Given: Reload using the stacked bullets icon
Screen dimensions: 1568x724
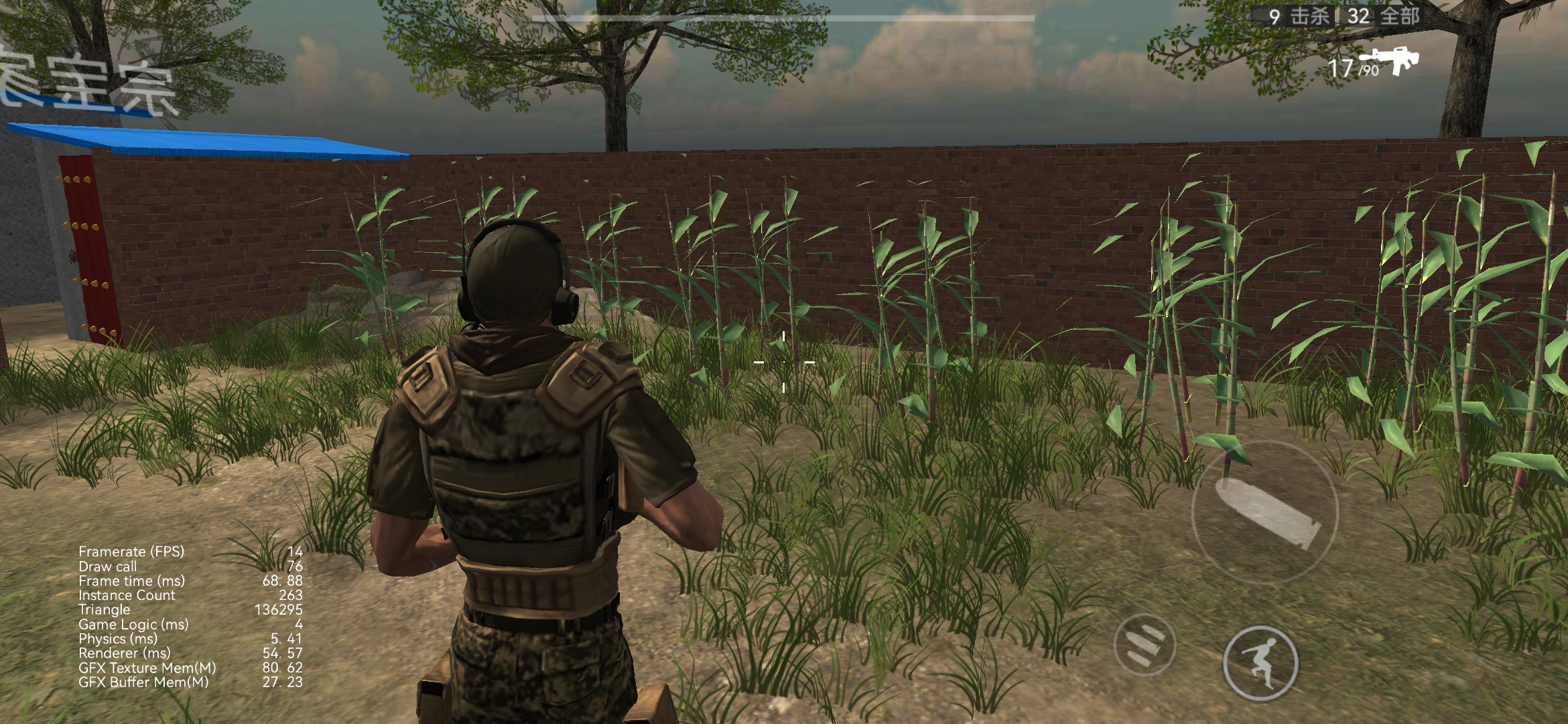Looking at the screenshot, I should pyautogui.click(x=1145, y=645).
